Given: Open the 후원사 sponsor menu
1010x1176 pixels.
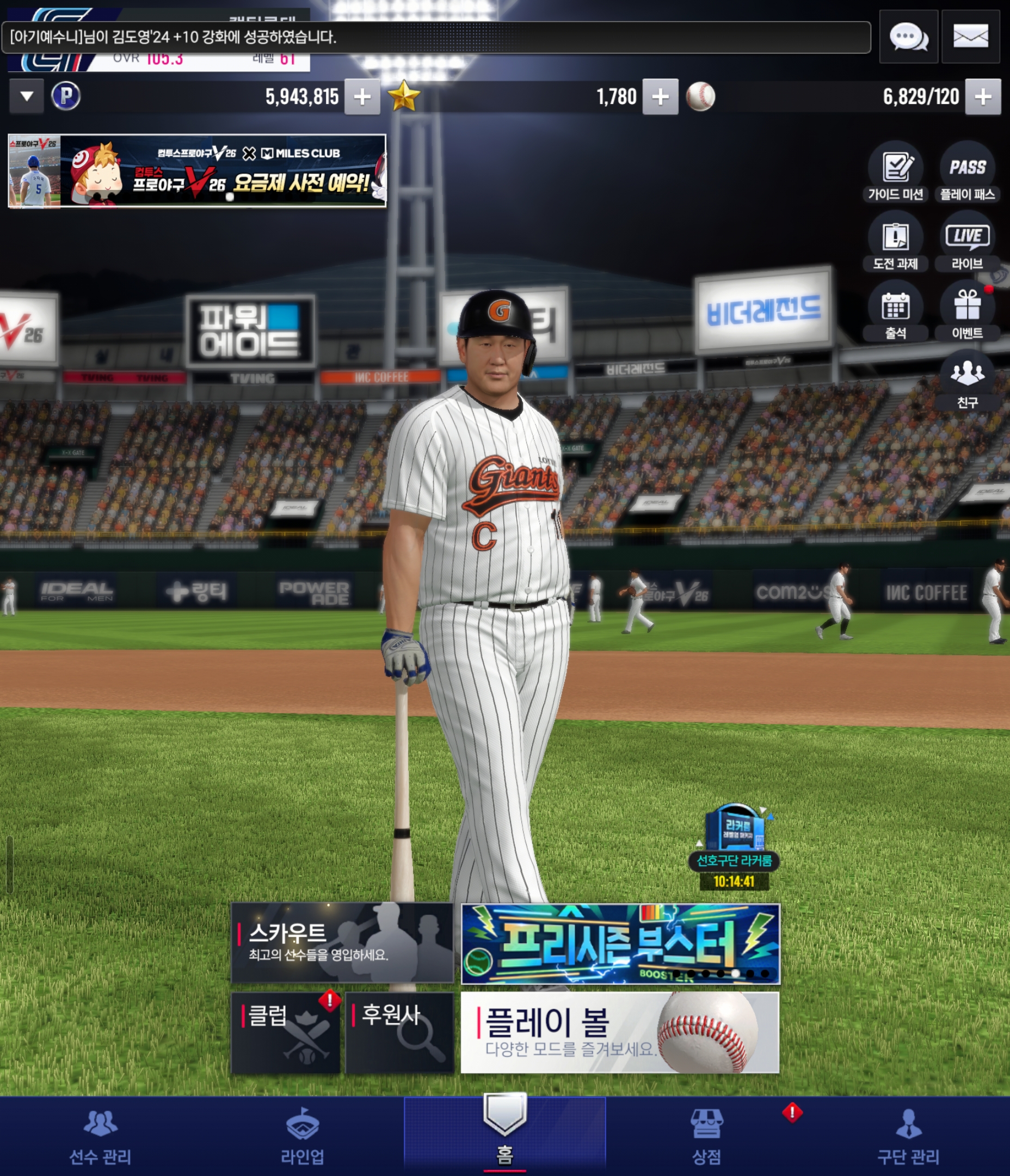Looking at the screenshot, I should [x=399, y=1032].
